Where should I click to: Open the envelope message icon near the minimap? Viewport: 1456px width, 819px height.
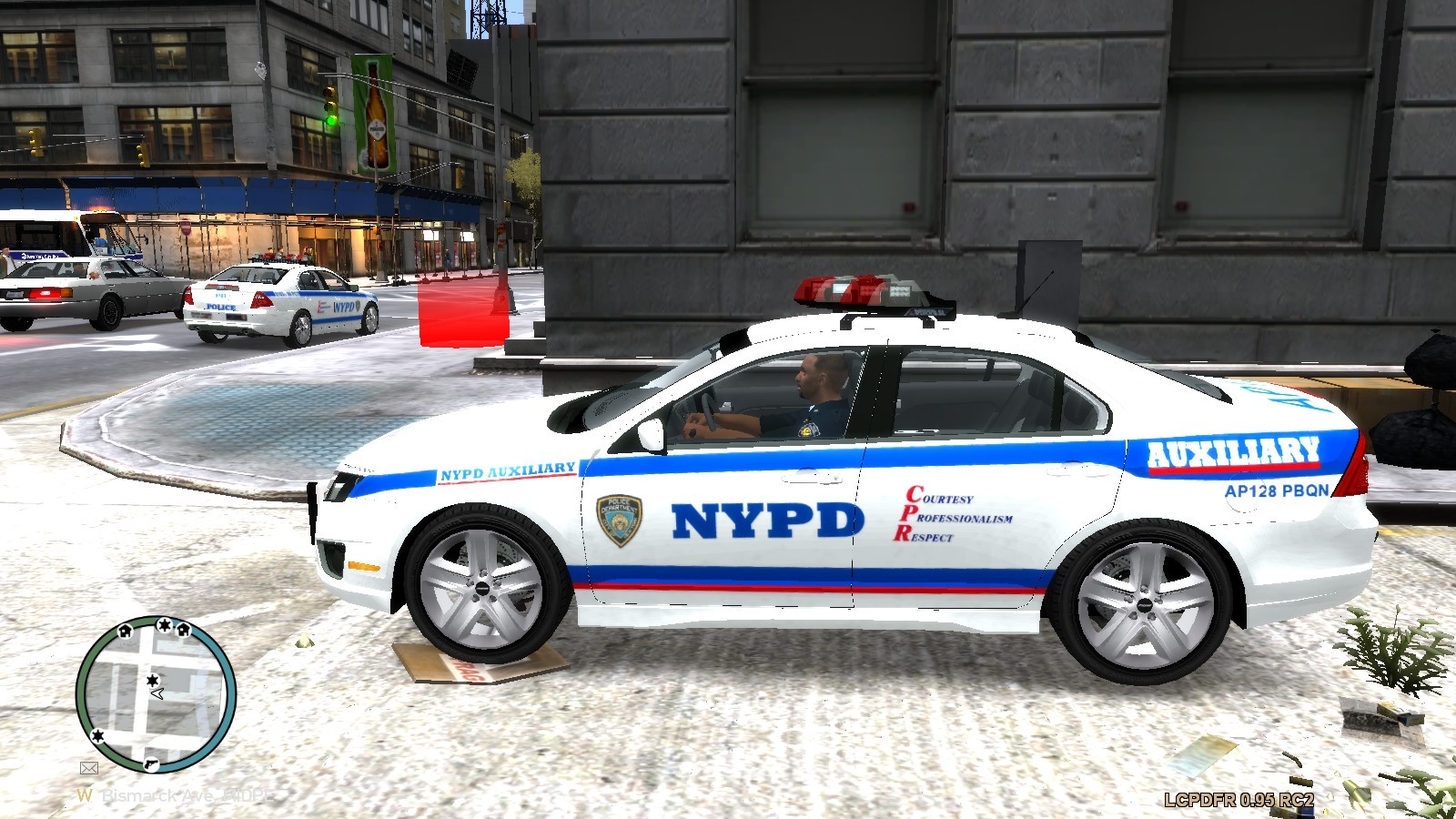tap(89, 767)
